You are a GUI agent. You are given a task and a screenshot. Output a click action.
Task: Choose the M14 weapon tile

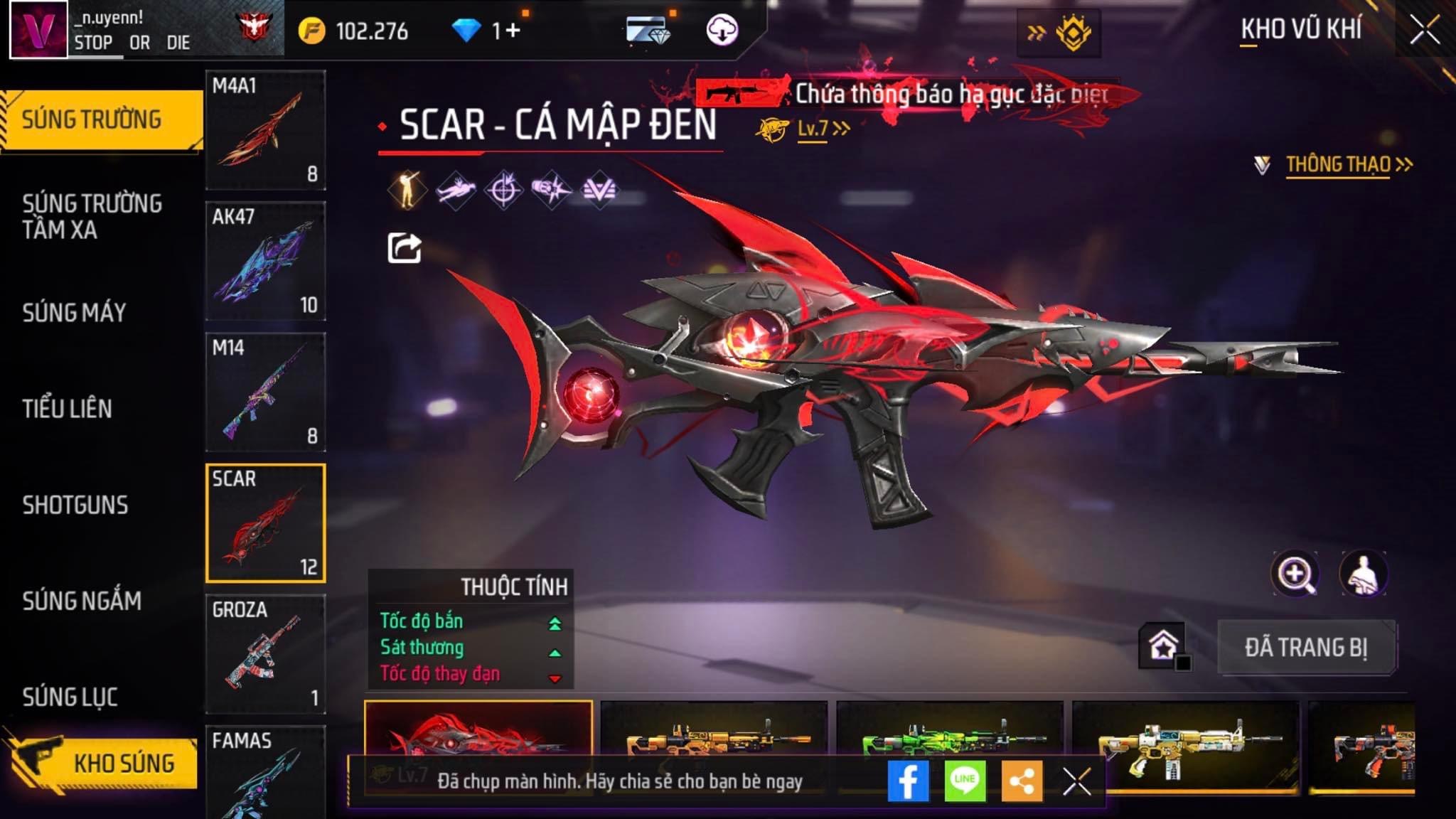pyautogui.click(x=265, y=392)
